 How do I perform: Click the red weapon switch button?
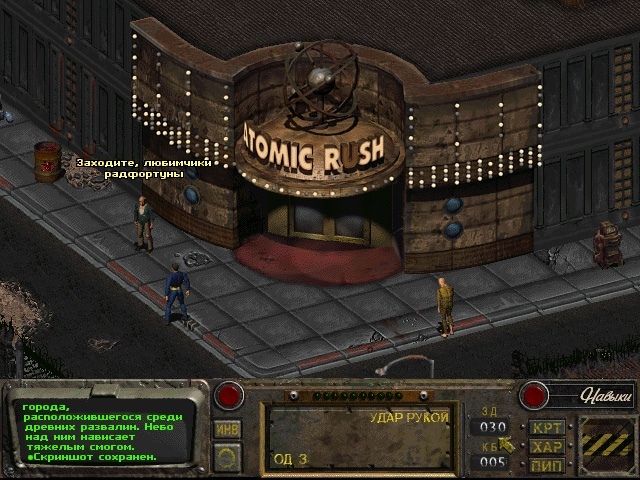232,394
